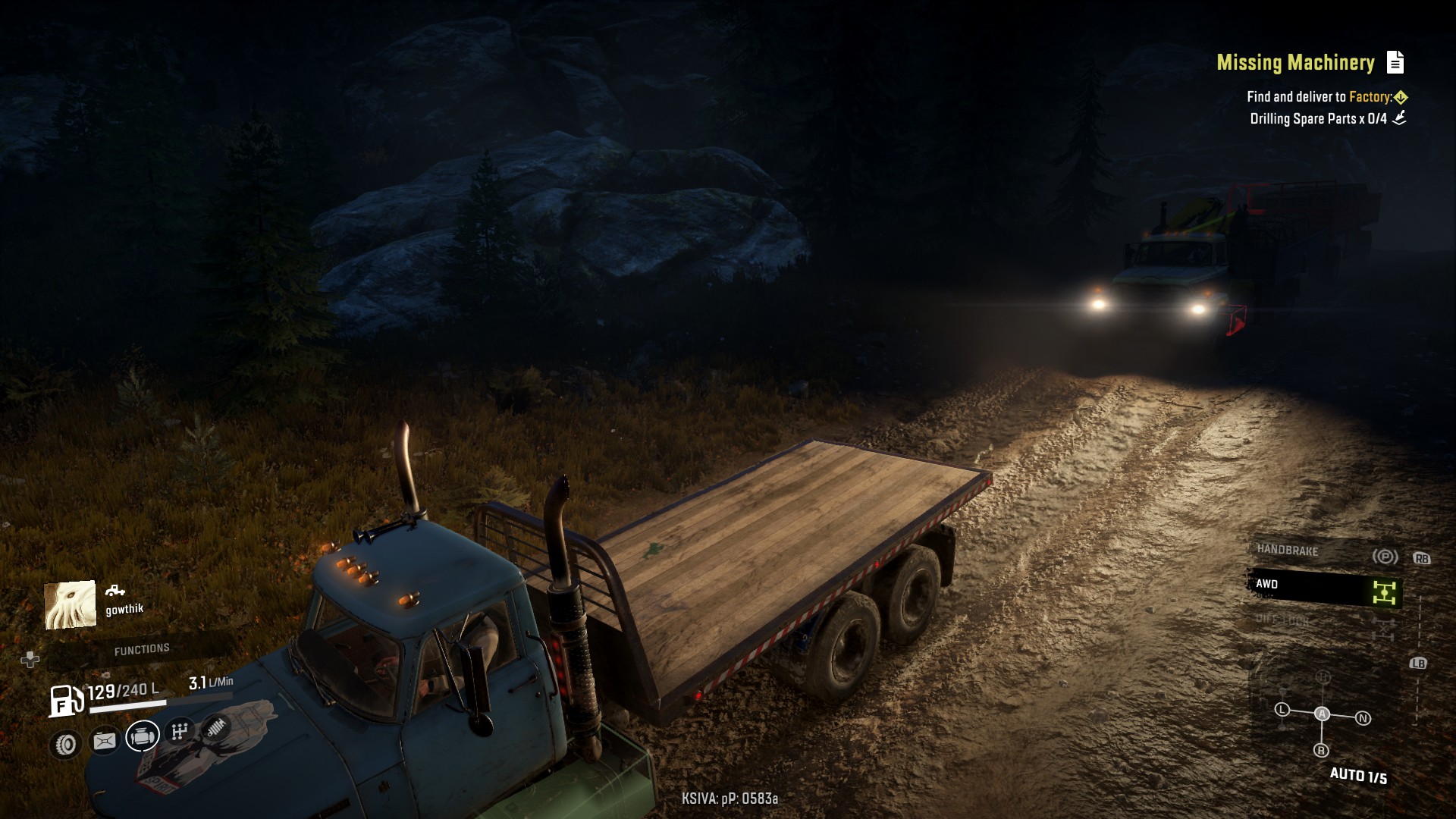Shift to Neutral on the gearbox
The height and width of the screenshot is (819, 1456).
[x=1363, y=718]
